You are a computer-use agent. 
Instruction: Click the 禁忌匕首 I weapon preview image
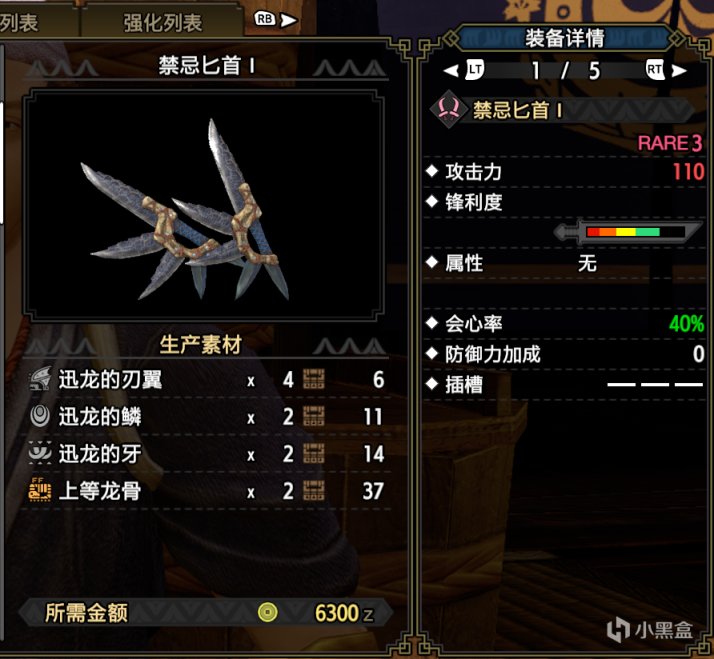point(204,203)
